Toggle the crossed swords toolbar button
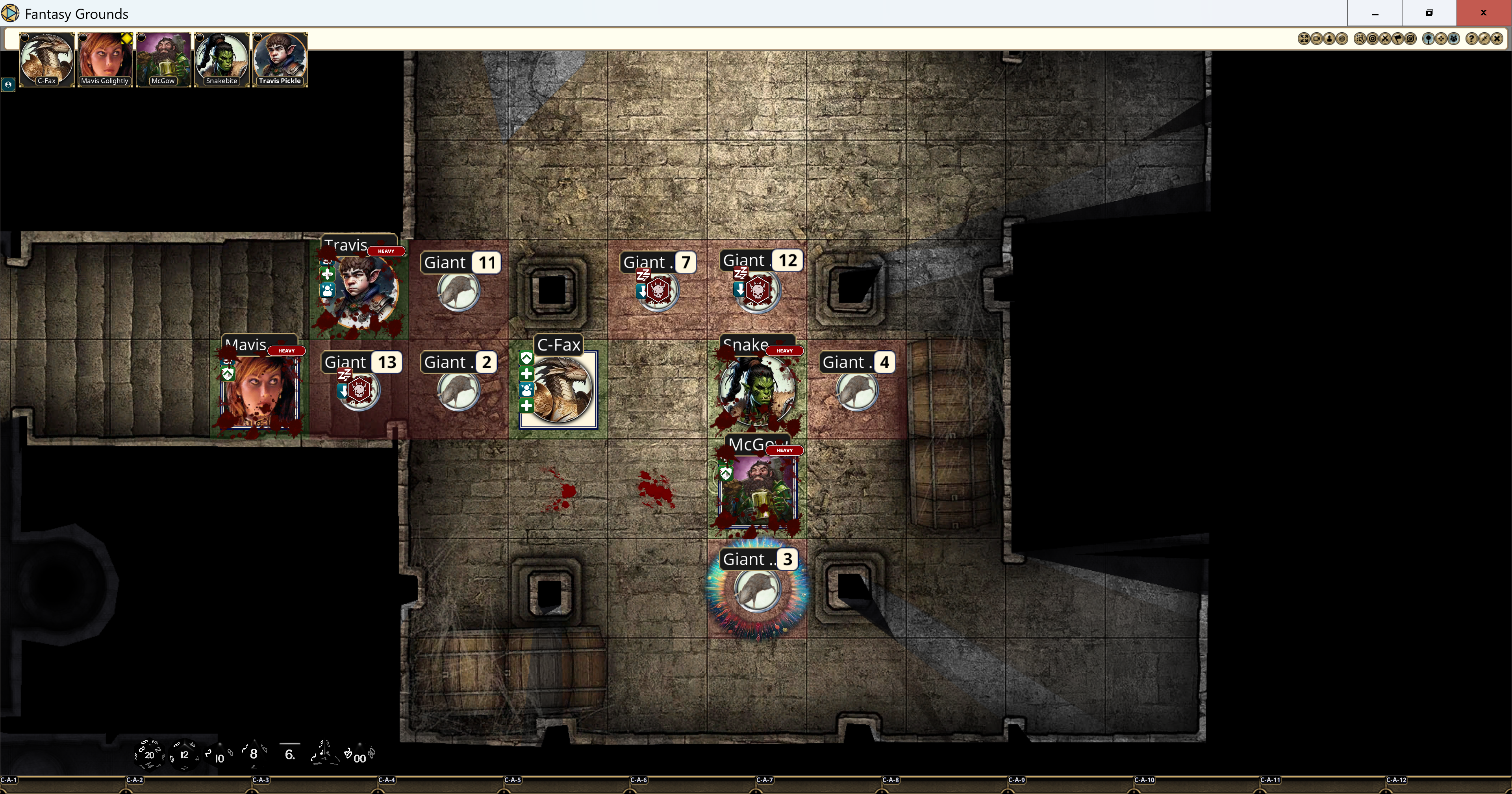Viewport: 1512px width, 794px height. coord(1385,39)
